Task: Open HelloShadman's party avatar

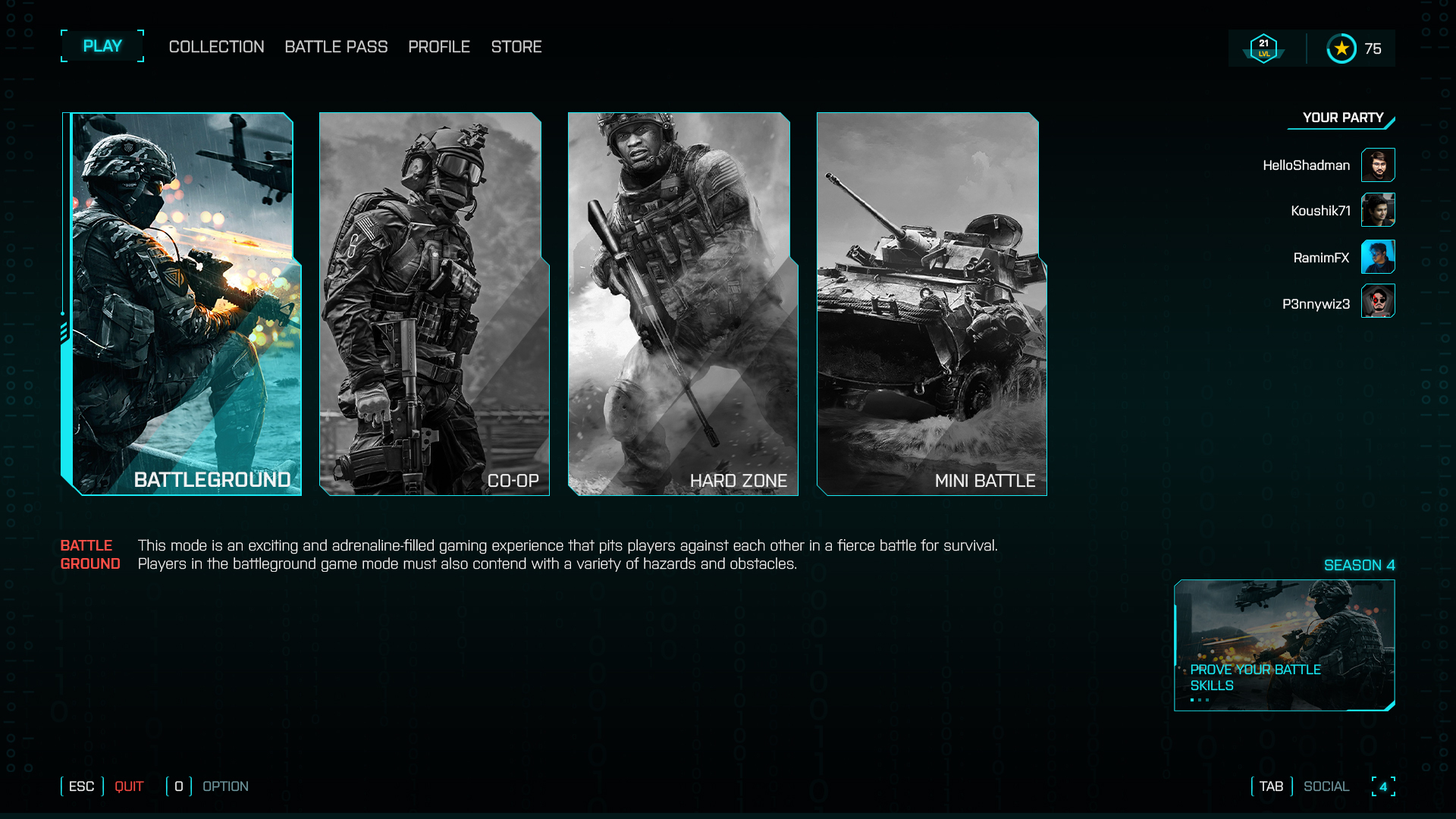Action: 1378,165
